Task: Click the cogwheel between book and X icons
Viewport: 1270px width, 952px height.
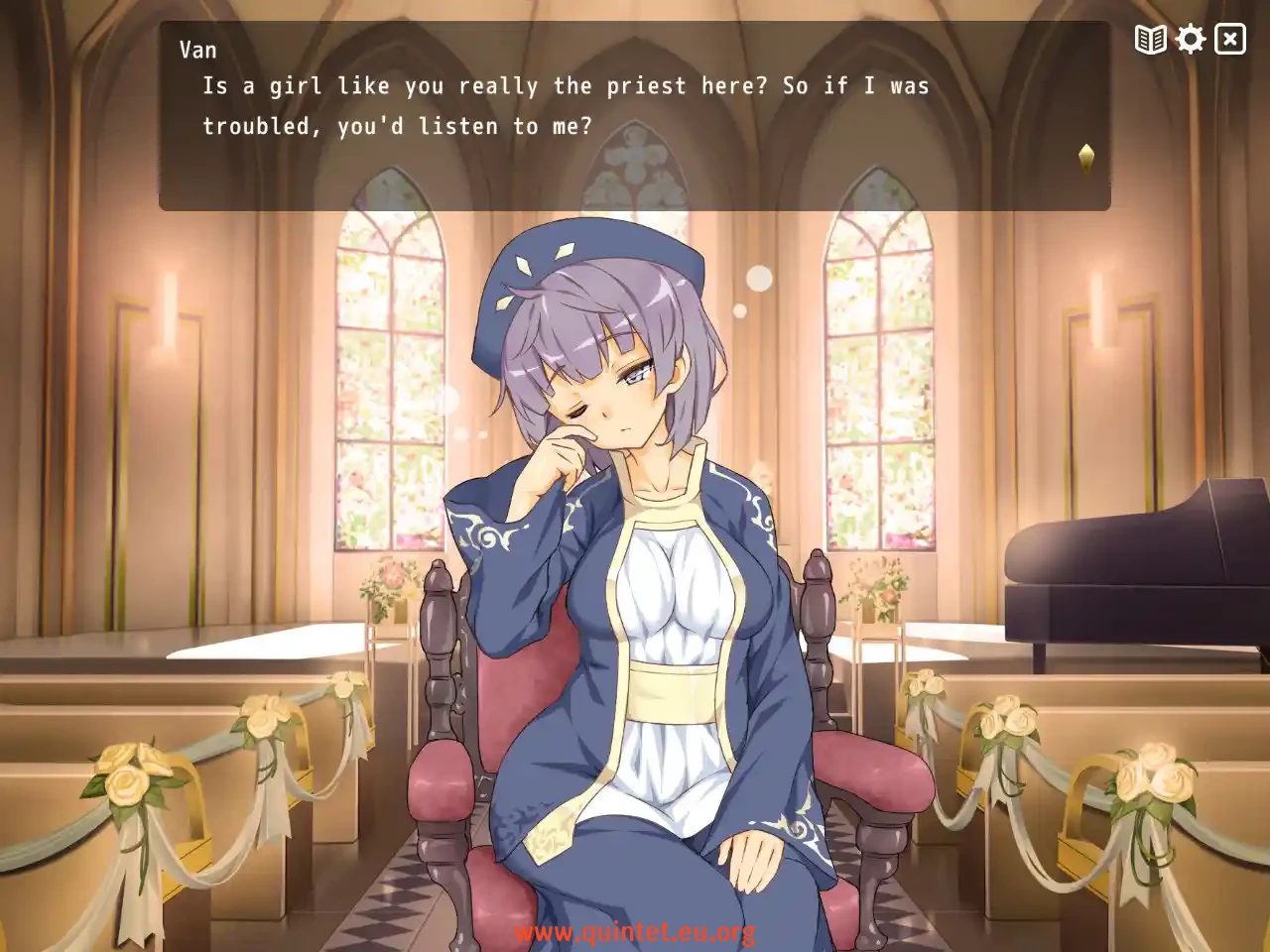Action: (1190, 40)
